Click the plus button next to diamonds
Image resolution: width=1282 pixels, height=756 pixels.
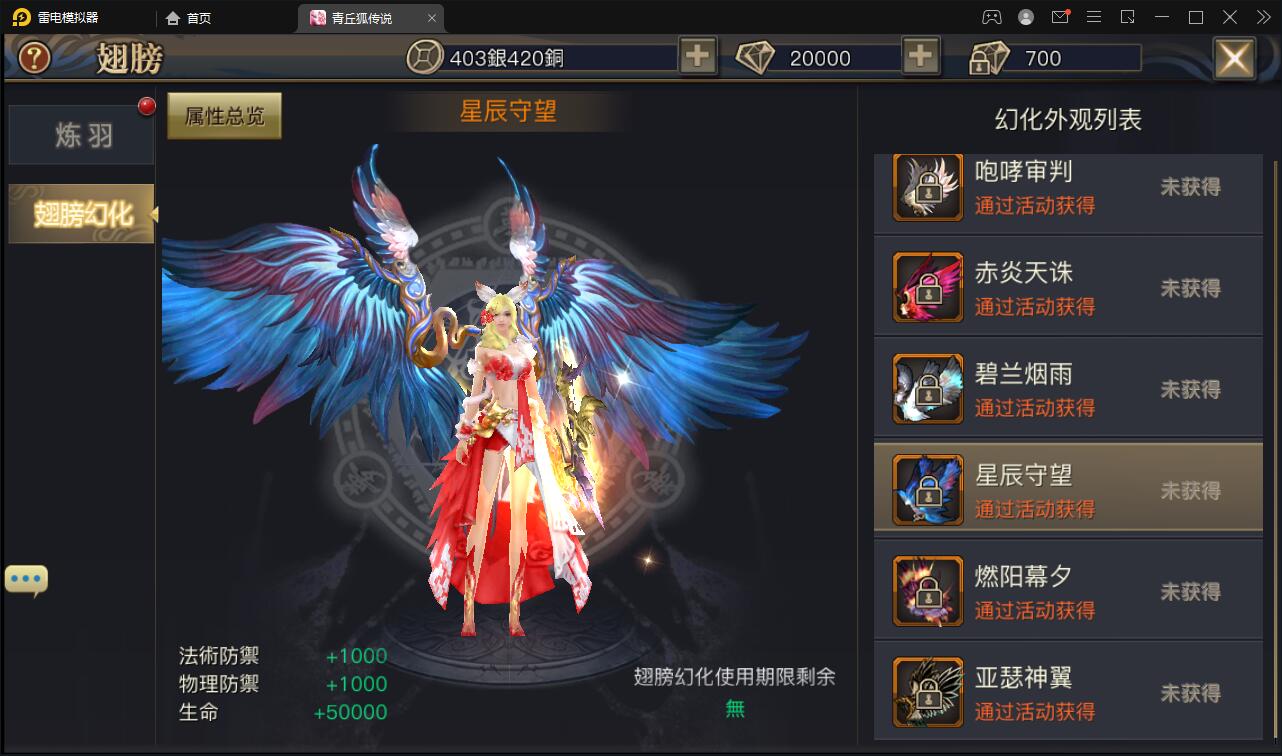tap(919, 57)
